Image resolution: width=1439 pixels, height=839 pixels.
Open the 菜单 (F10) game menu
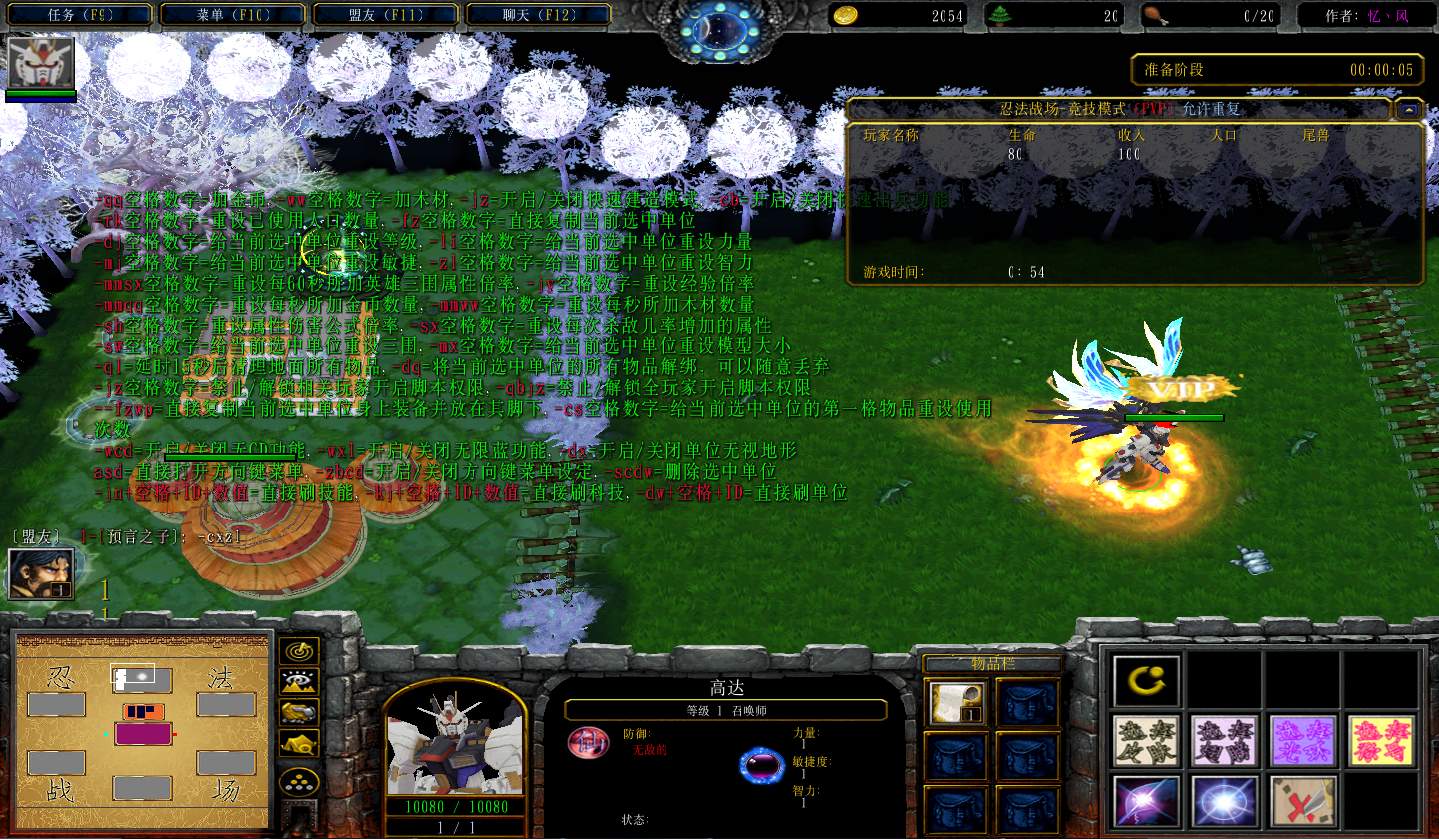coord(233,15)
